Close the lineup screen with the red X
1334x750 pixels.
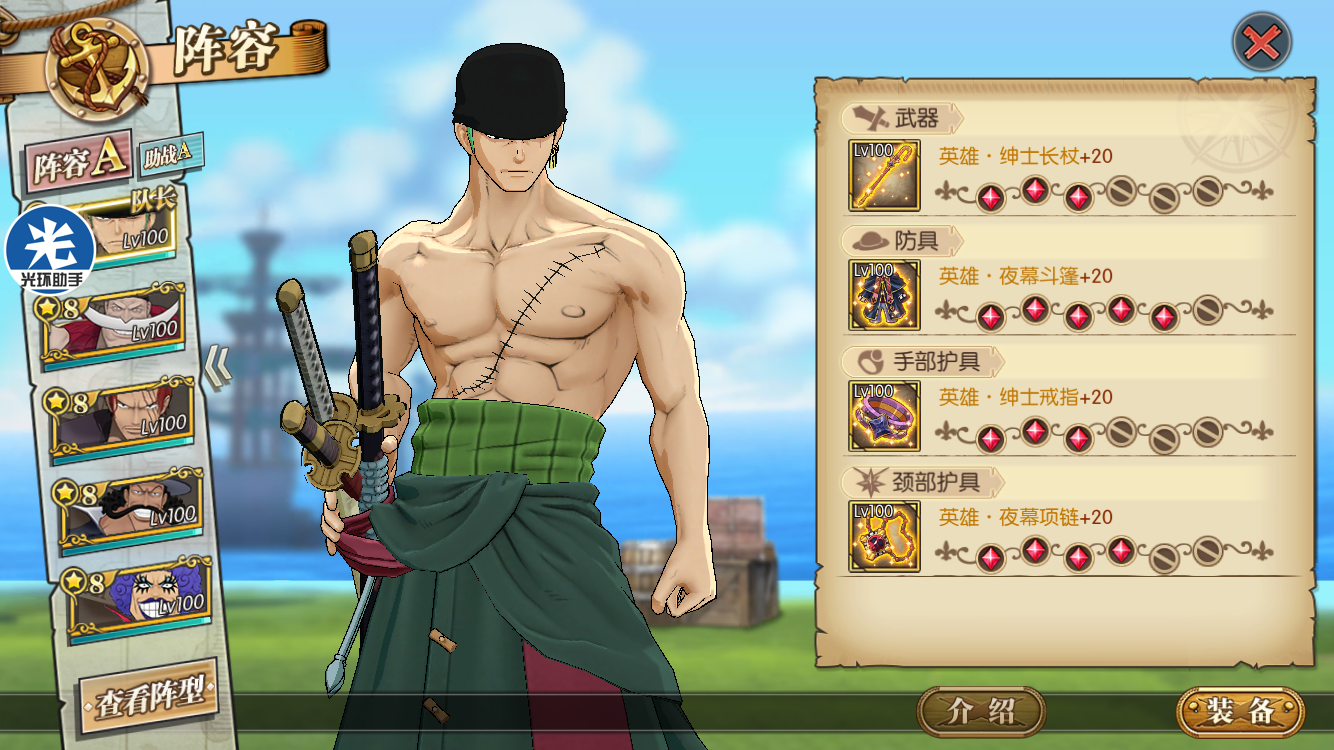coord(1262,42)
